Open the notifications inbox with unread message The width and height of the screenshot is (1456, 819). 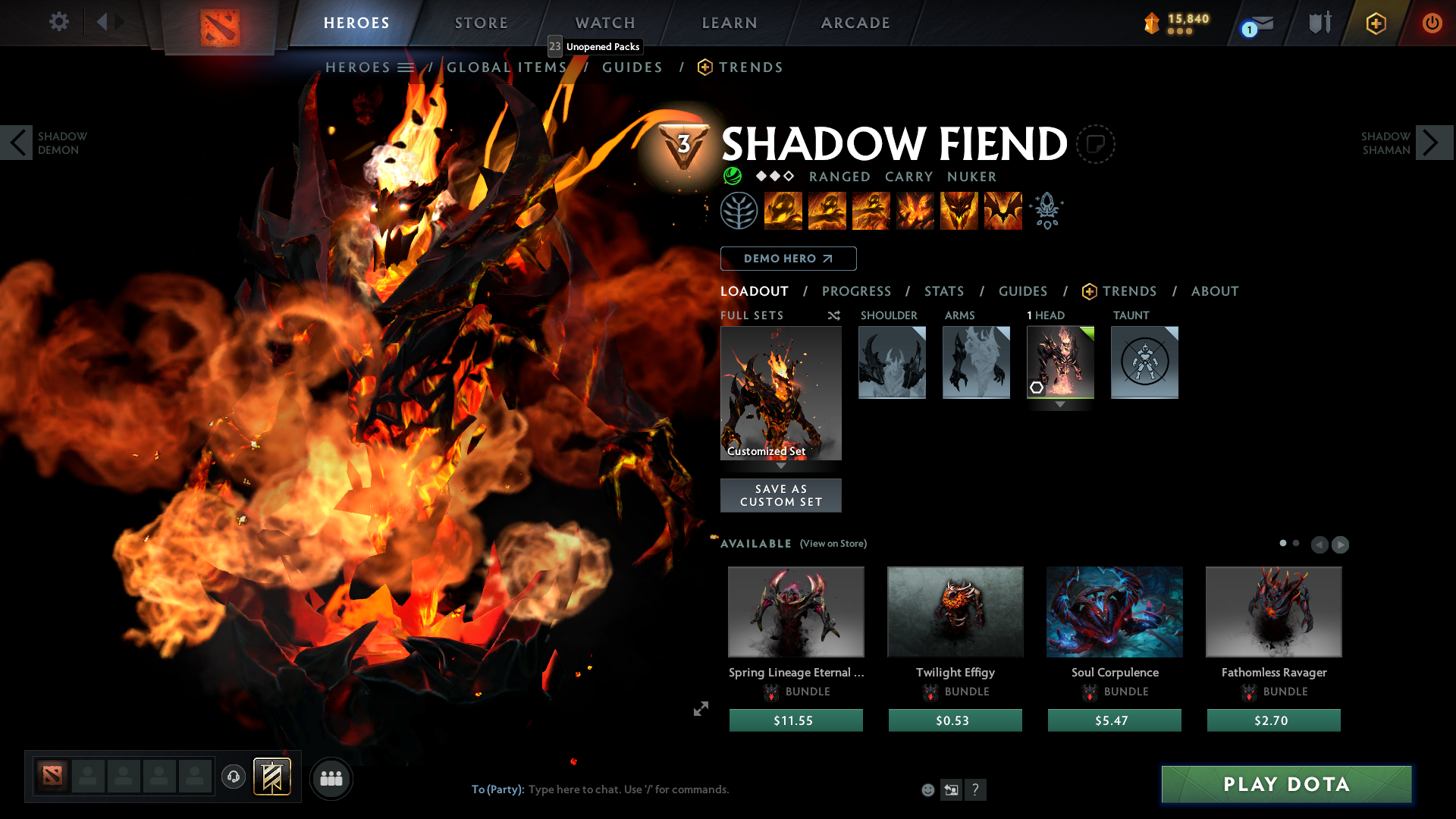pyautogui.click(x=1255, y=23)
